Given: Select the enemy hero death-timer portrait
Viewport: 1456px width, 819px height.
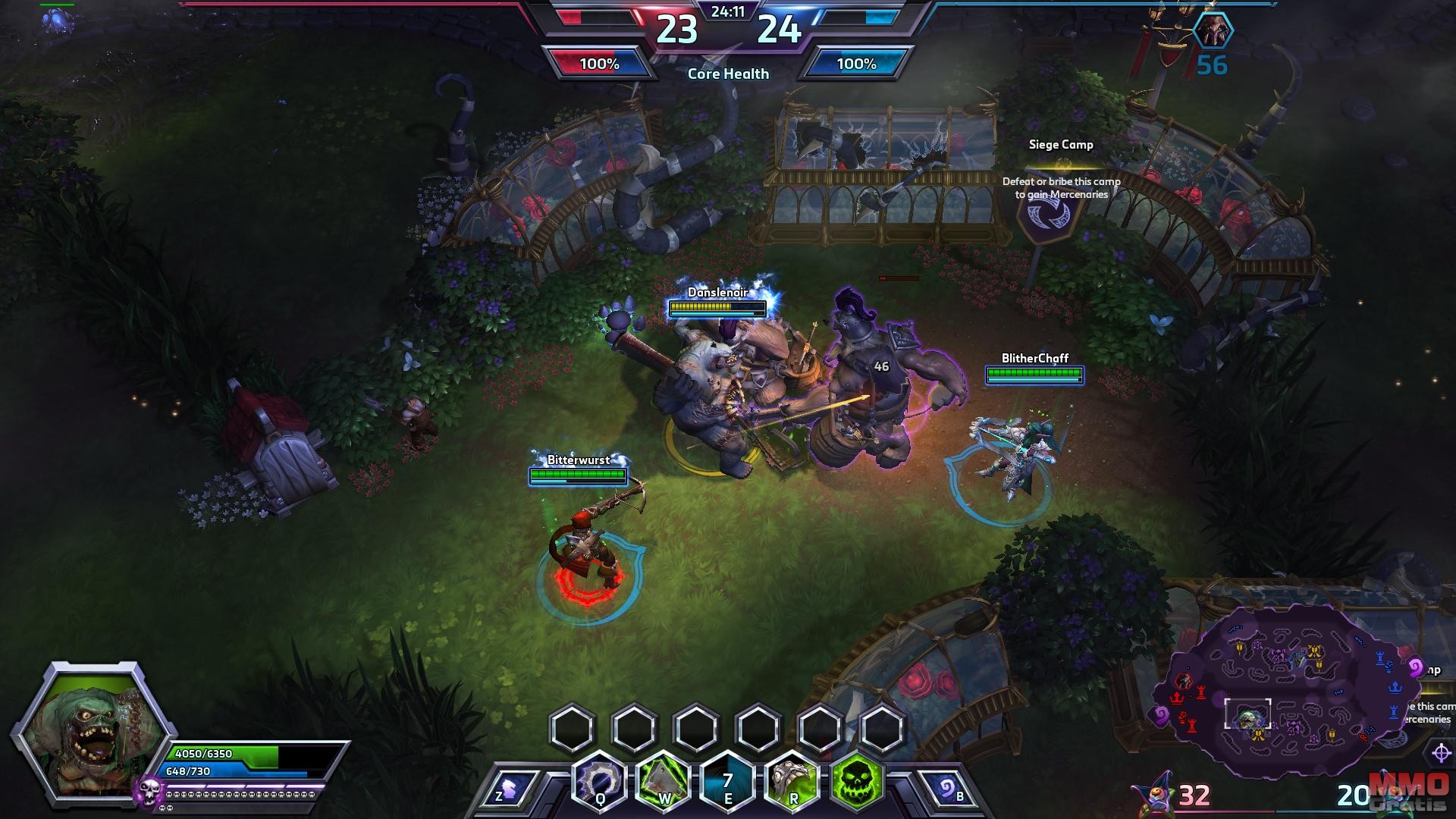Looking at the screenshot, I should pyautogui.click(x=1213, y=32).
